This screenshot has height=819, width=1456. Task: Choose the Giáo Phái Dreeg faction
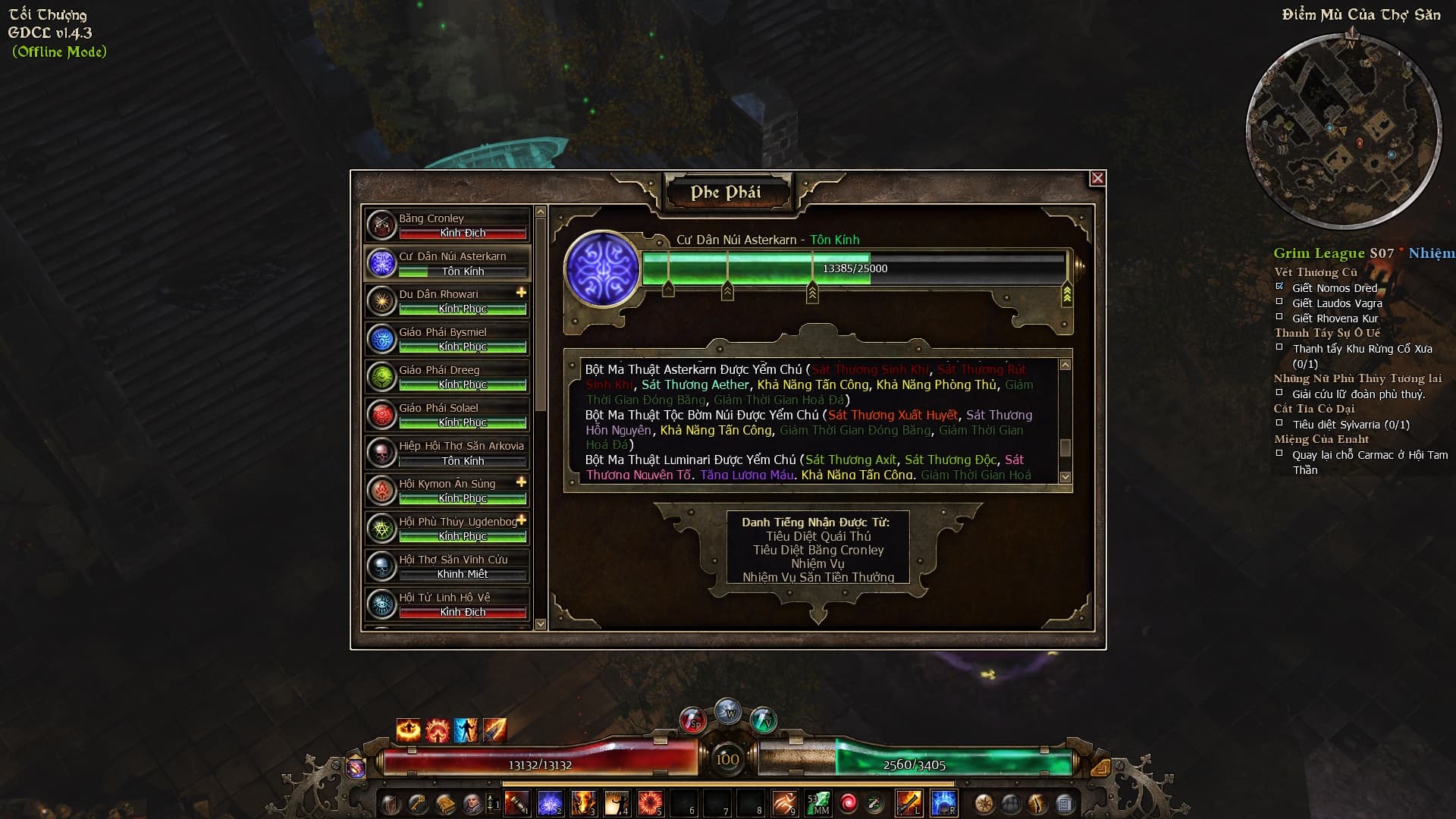tap(447, 377)
